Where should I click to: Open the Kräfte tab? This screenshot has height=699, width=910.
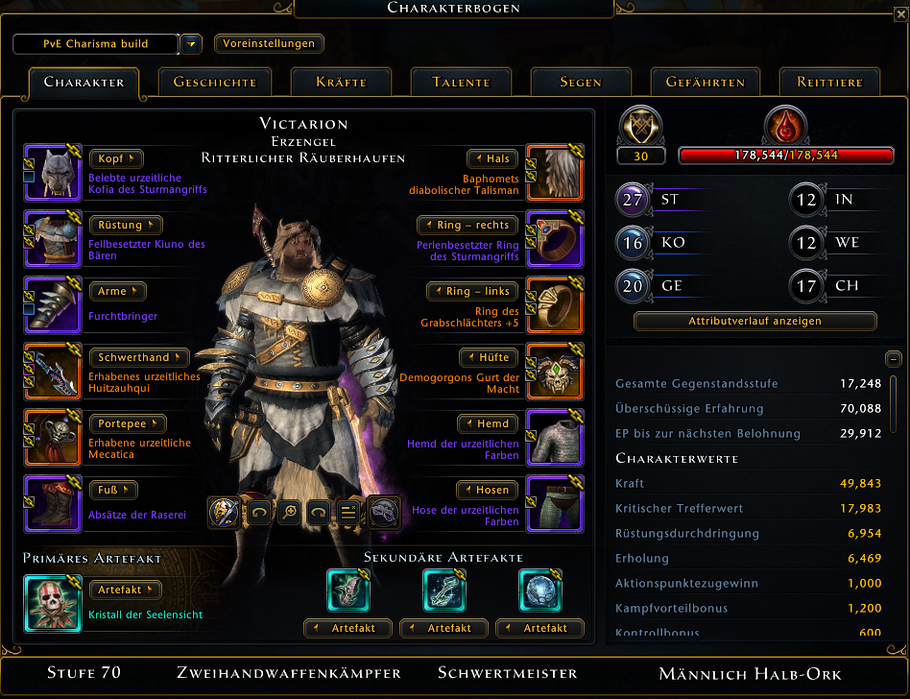tap(341, 82)
